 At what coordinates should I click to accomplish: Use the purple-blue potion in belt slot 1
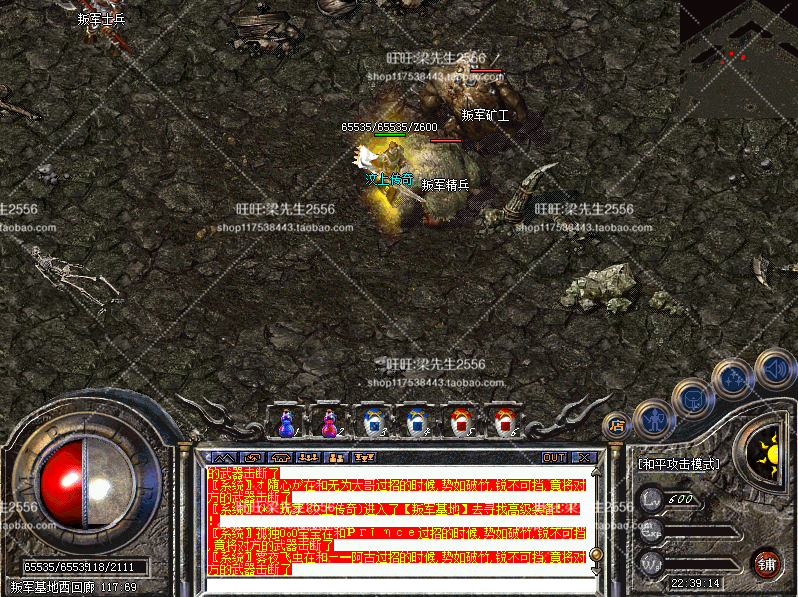(x=287, y=423)
